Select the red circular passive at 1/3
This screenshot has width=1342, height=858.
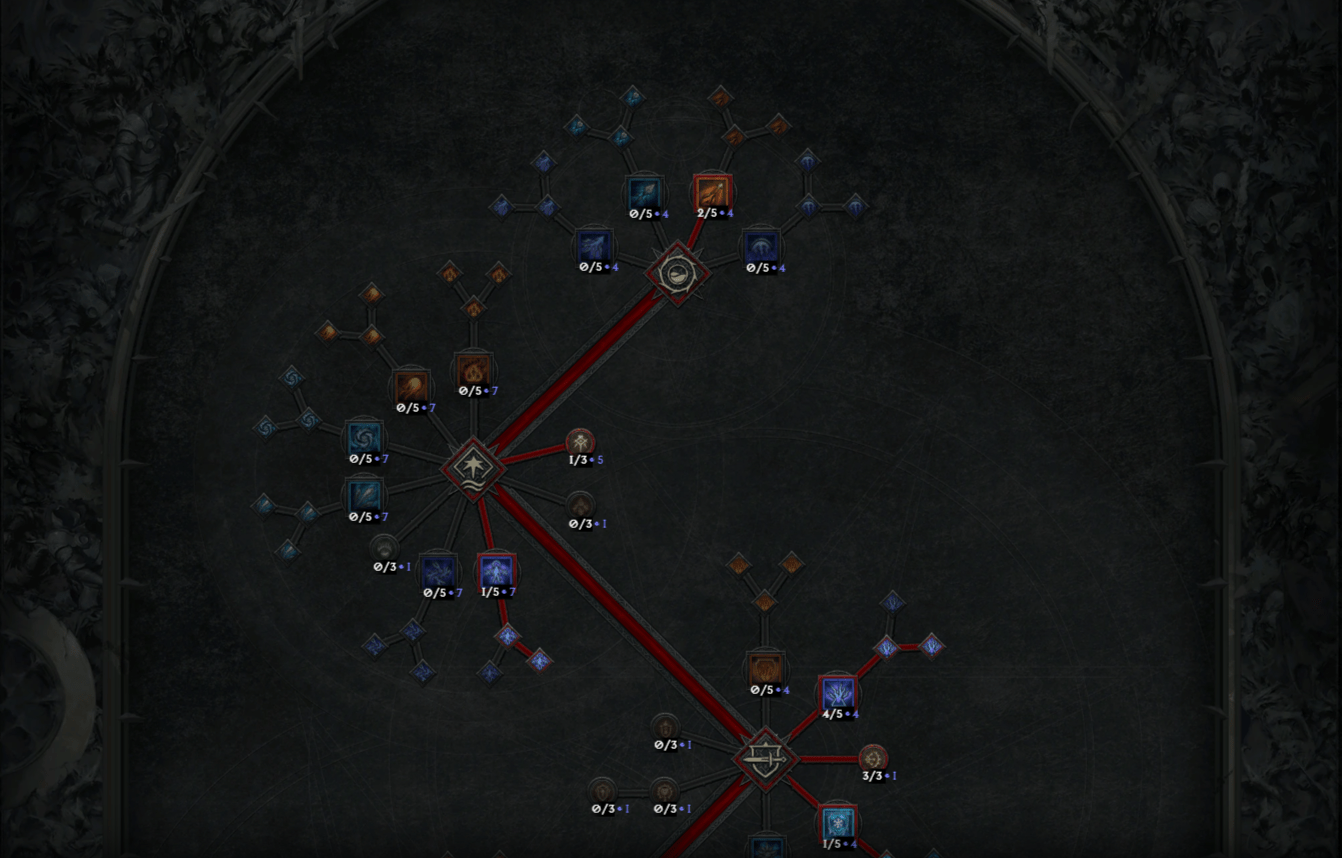pyautogui.click(x=578, y=443)
